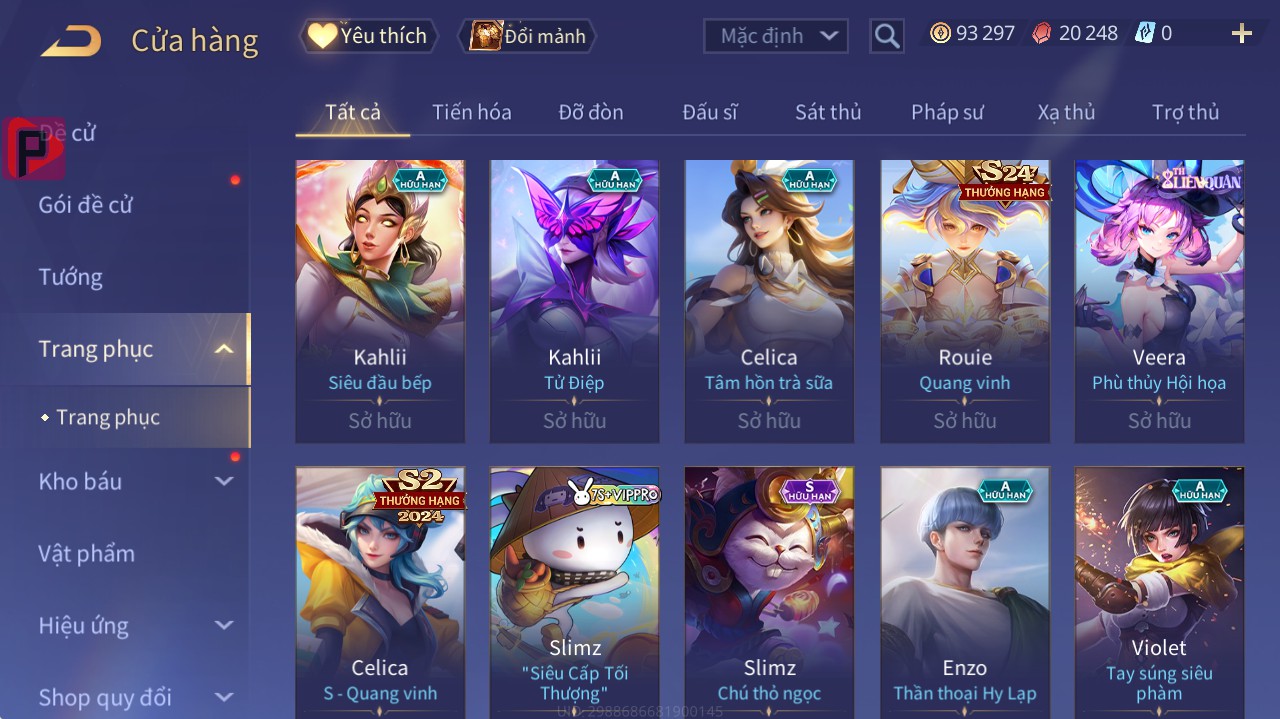Show the Pháp sư skins tab
This screenshot has width=1280, height=719.
[947, 112]
